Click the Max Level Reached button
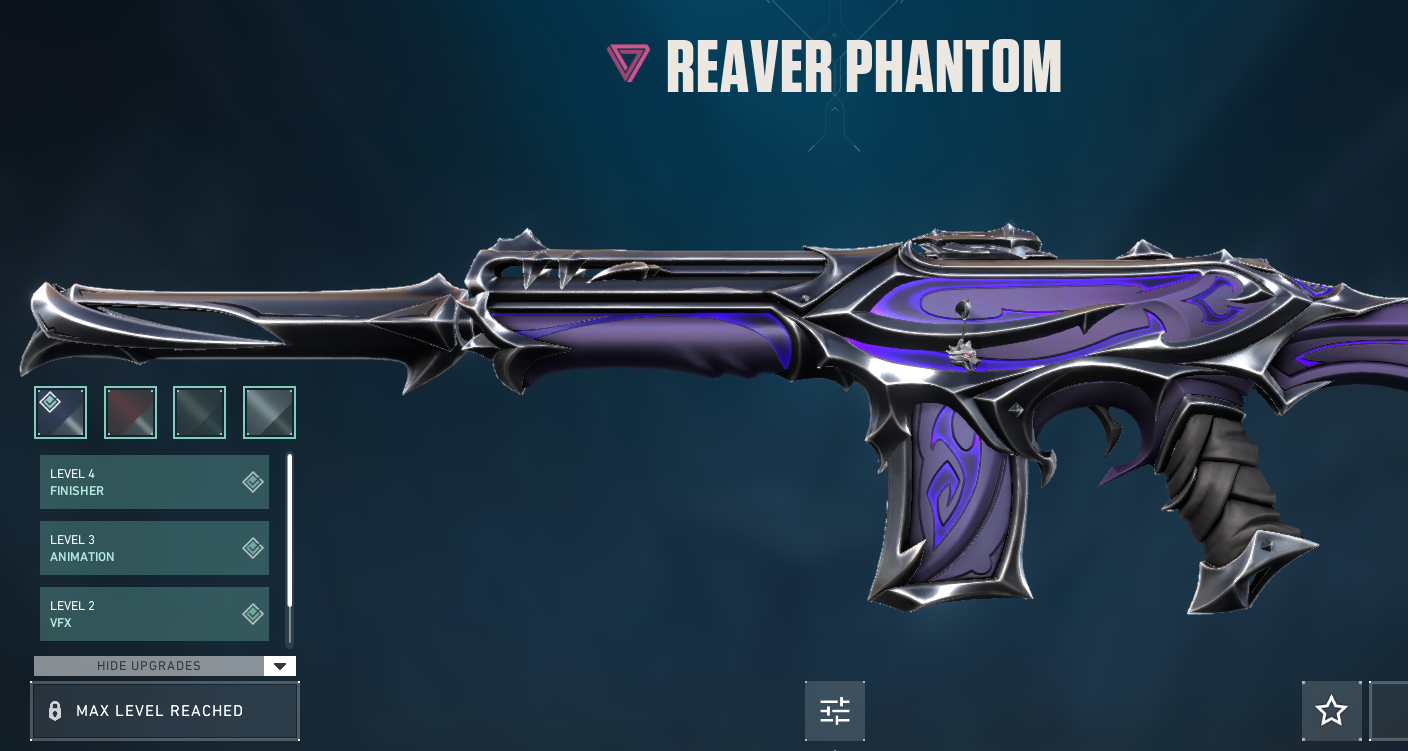 pos(165,711)
